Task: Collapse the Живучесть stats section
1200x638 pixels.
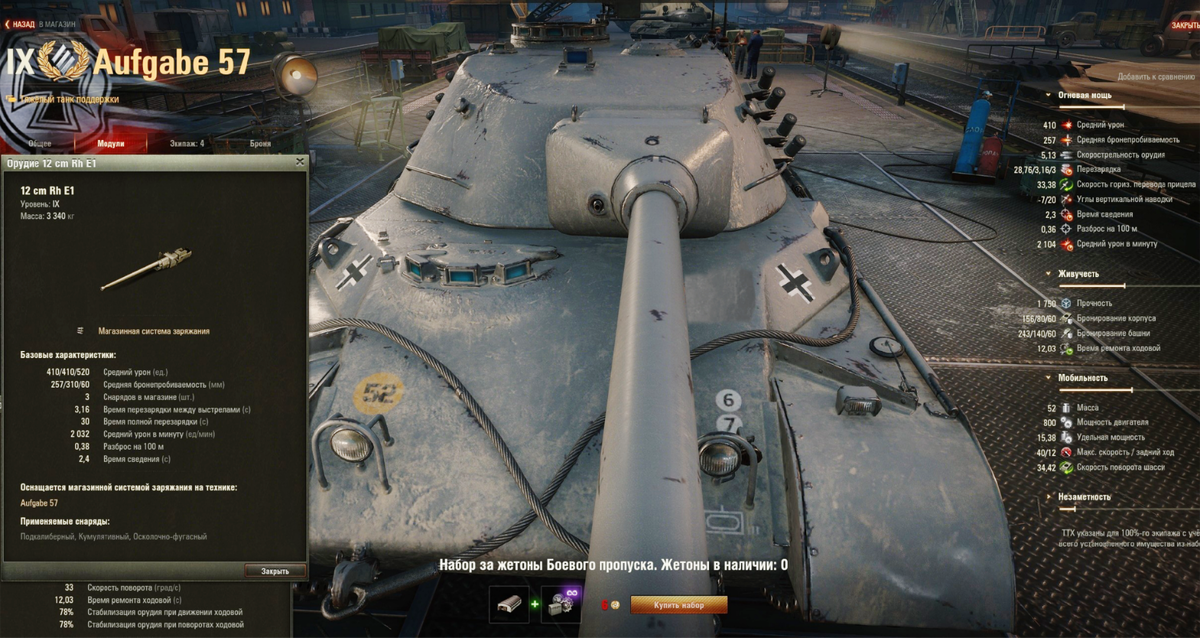Action: [x=1078, y=273]
